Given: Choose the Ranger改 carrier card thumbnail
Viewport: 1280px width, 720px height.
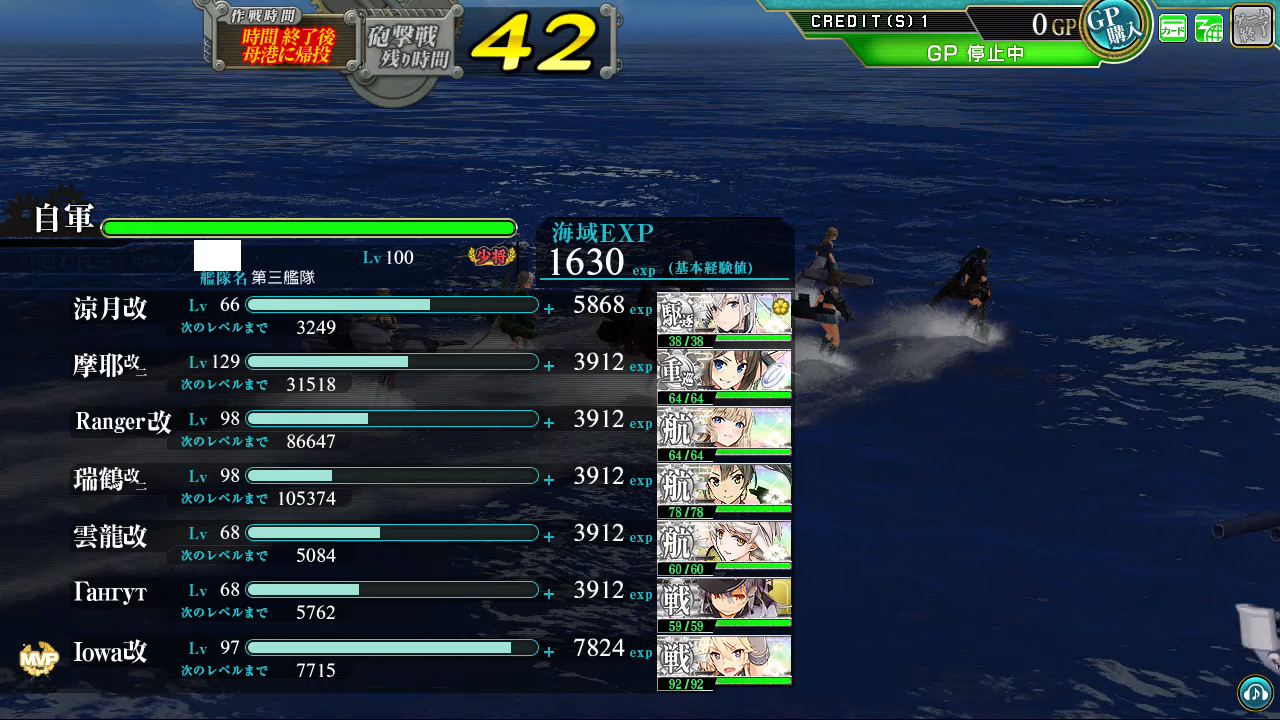Looking at the screenshot, I should click(724, 434).
